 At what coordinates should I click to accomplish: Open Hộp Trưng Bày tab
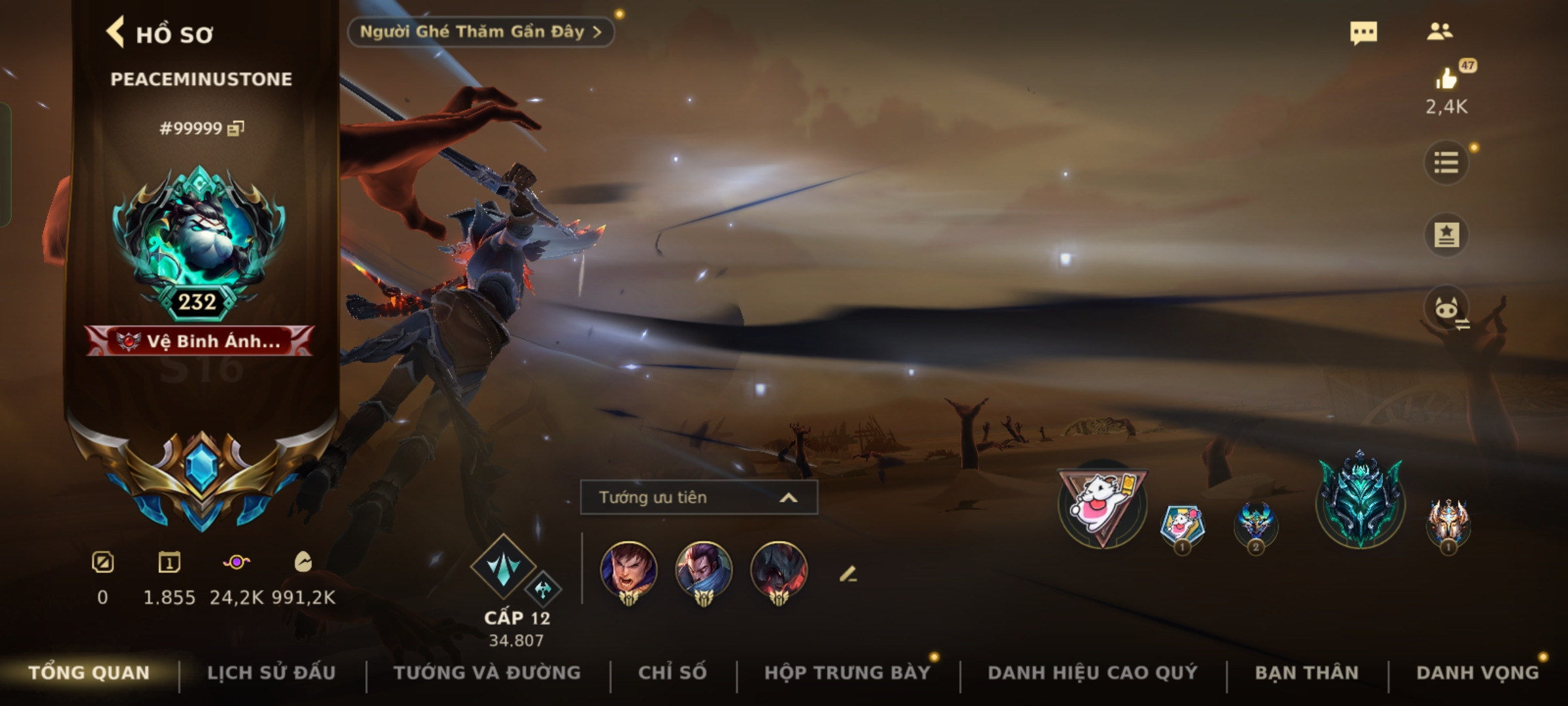pyautogui.click(x=847, y=673)
